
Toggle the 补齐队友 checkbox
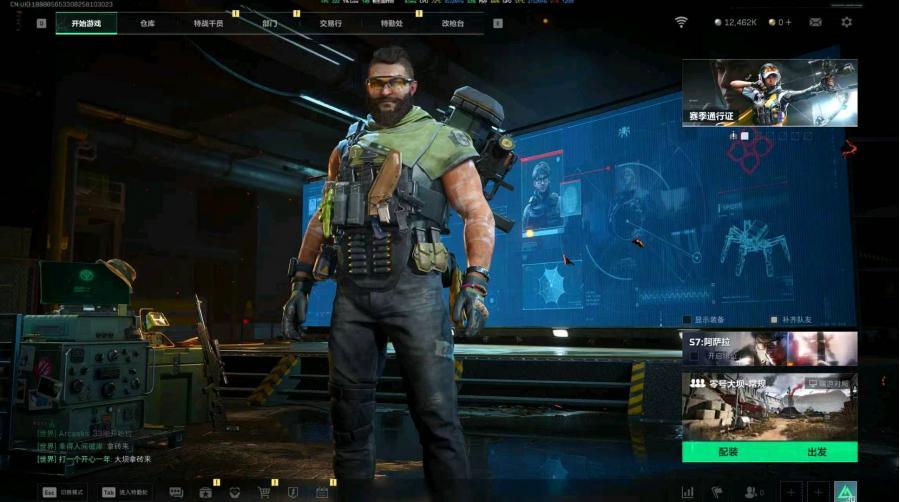tap(774, 320)
